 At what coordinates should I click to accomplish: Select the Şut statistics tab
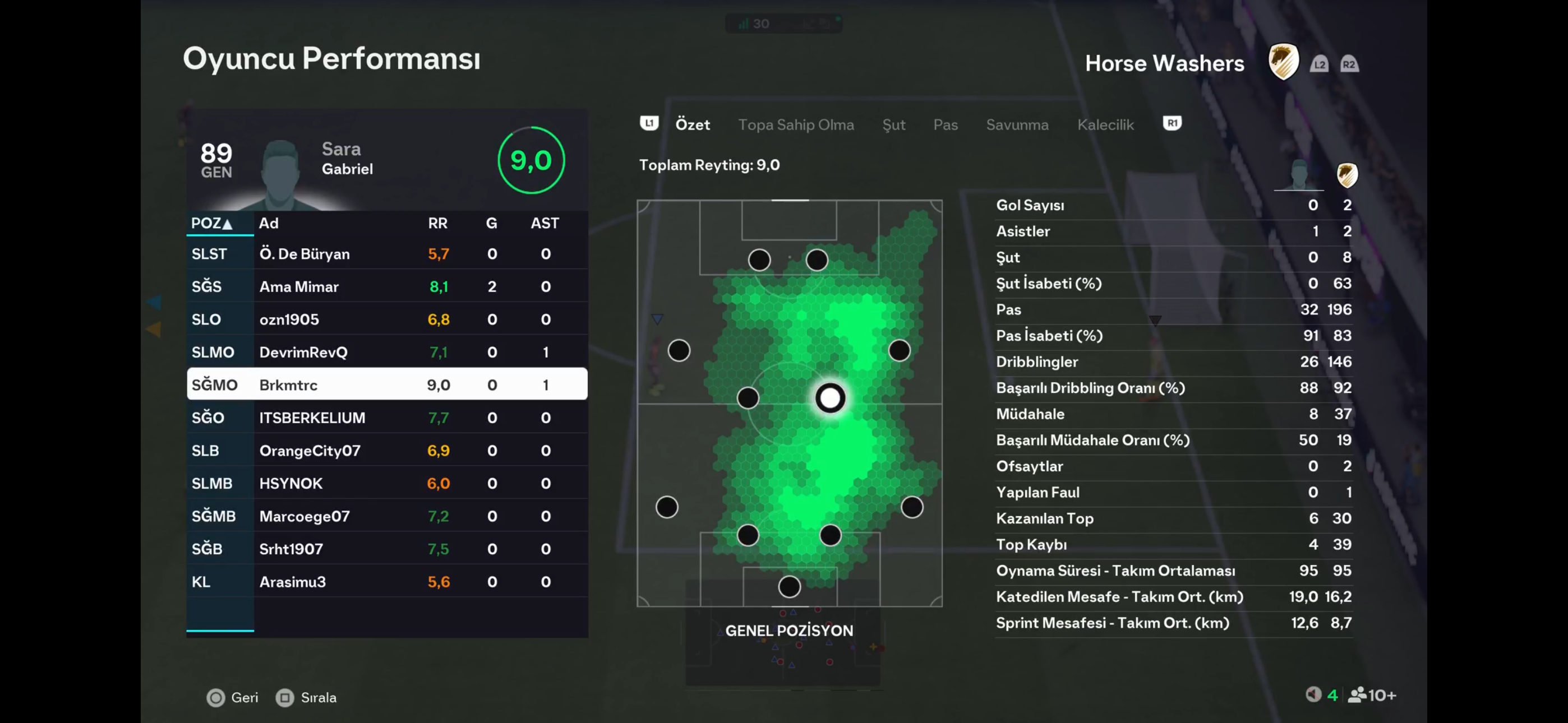893,125
